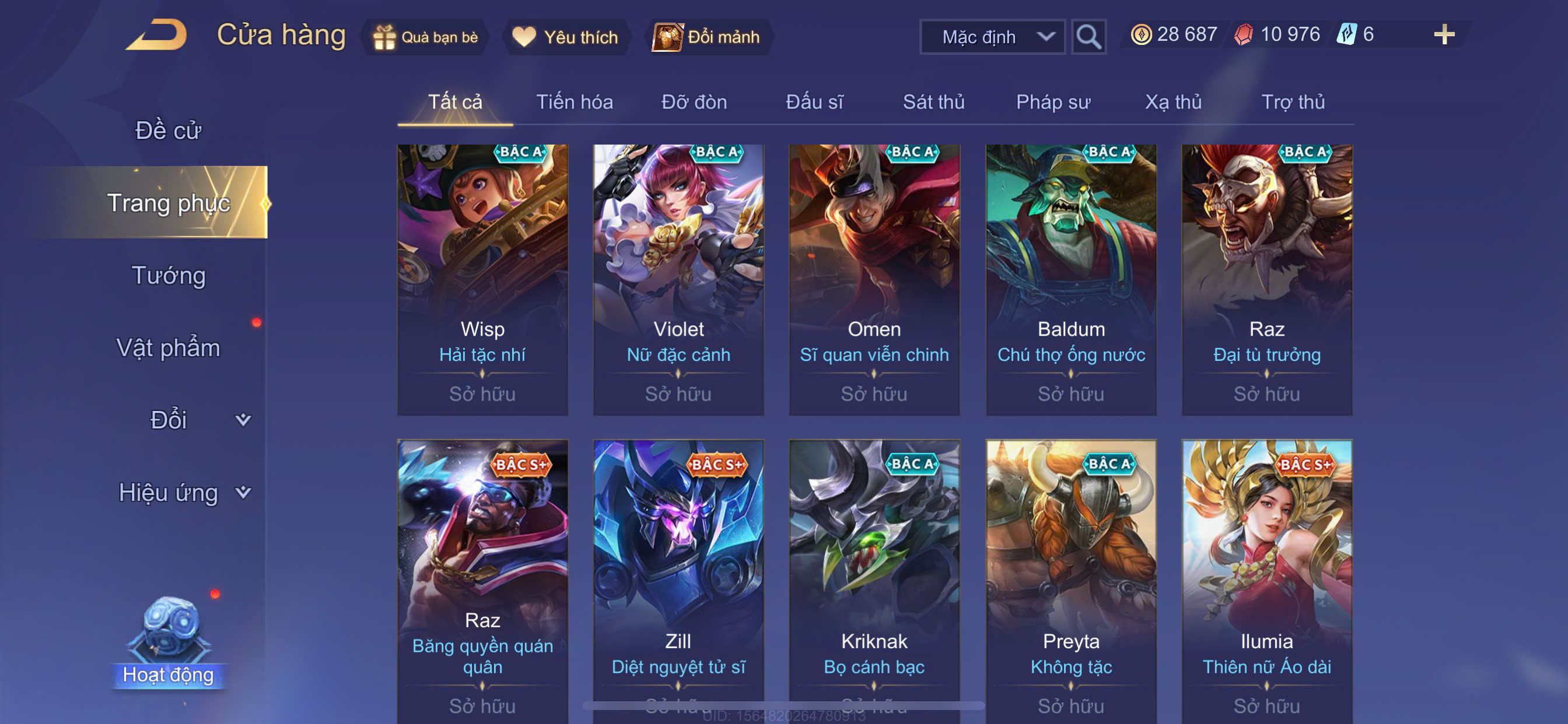Image resolution: width=1568 pixels, height=724 pixels.
Task: Expand the Hiệu ứng menu
Action: 183,492
